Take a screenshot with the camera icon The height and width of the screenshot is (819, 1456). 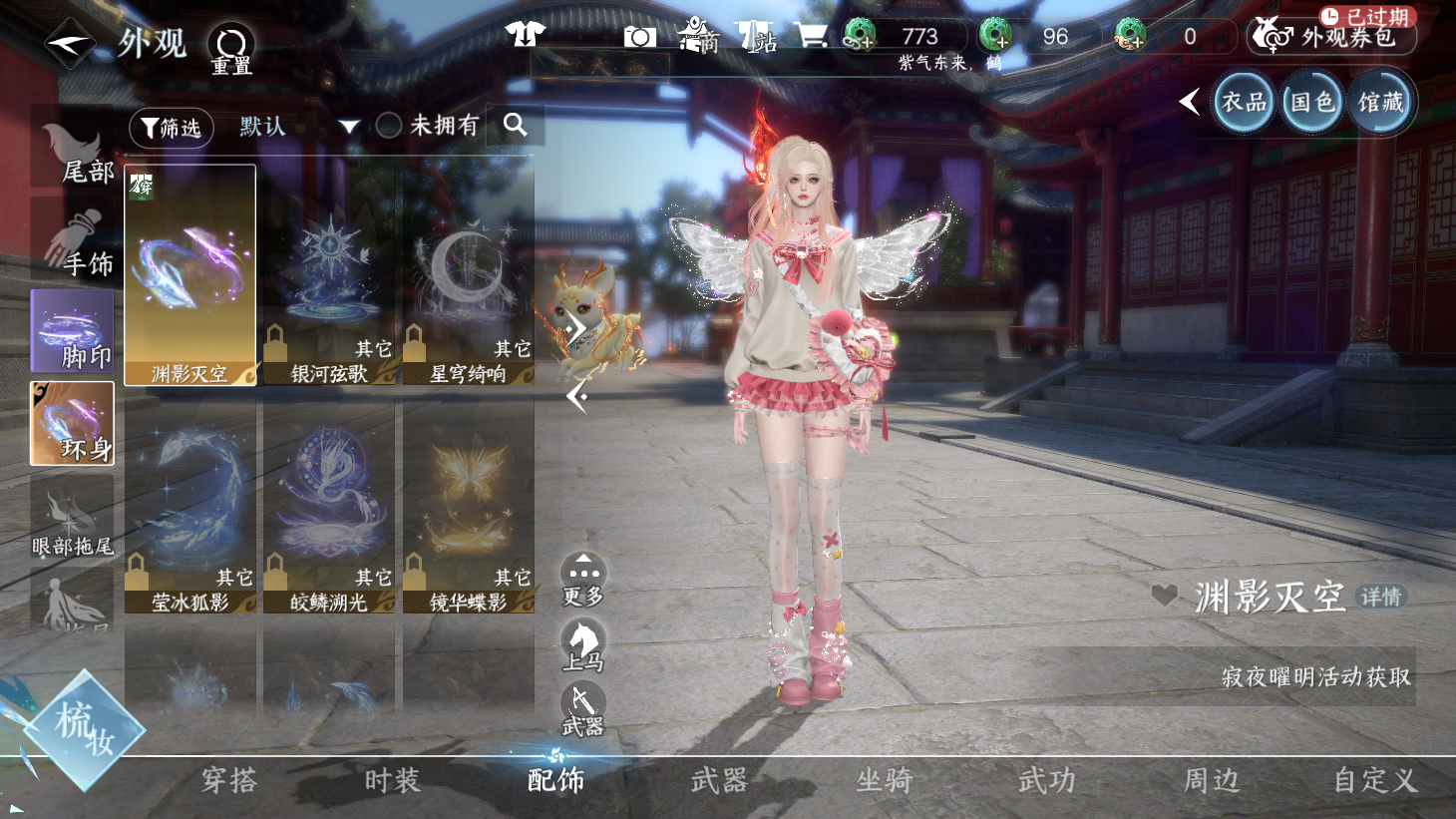coord(639,37)
